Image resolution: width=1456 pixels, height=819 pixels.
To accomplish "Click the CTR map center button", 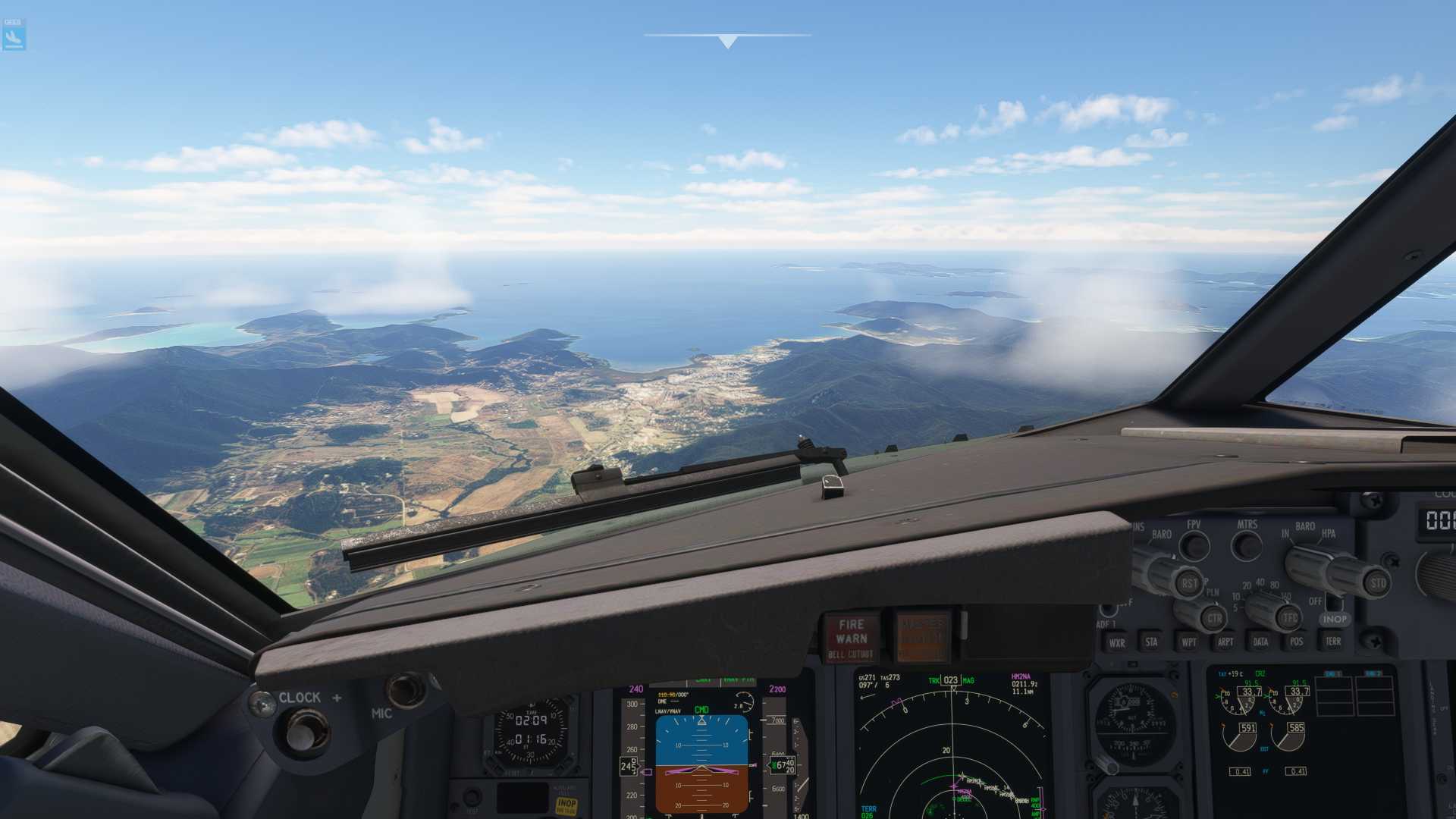I will (1213, 618).
